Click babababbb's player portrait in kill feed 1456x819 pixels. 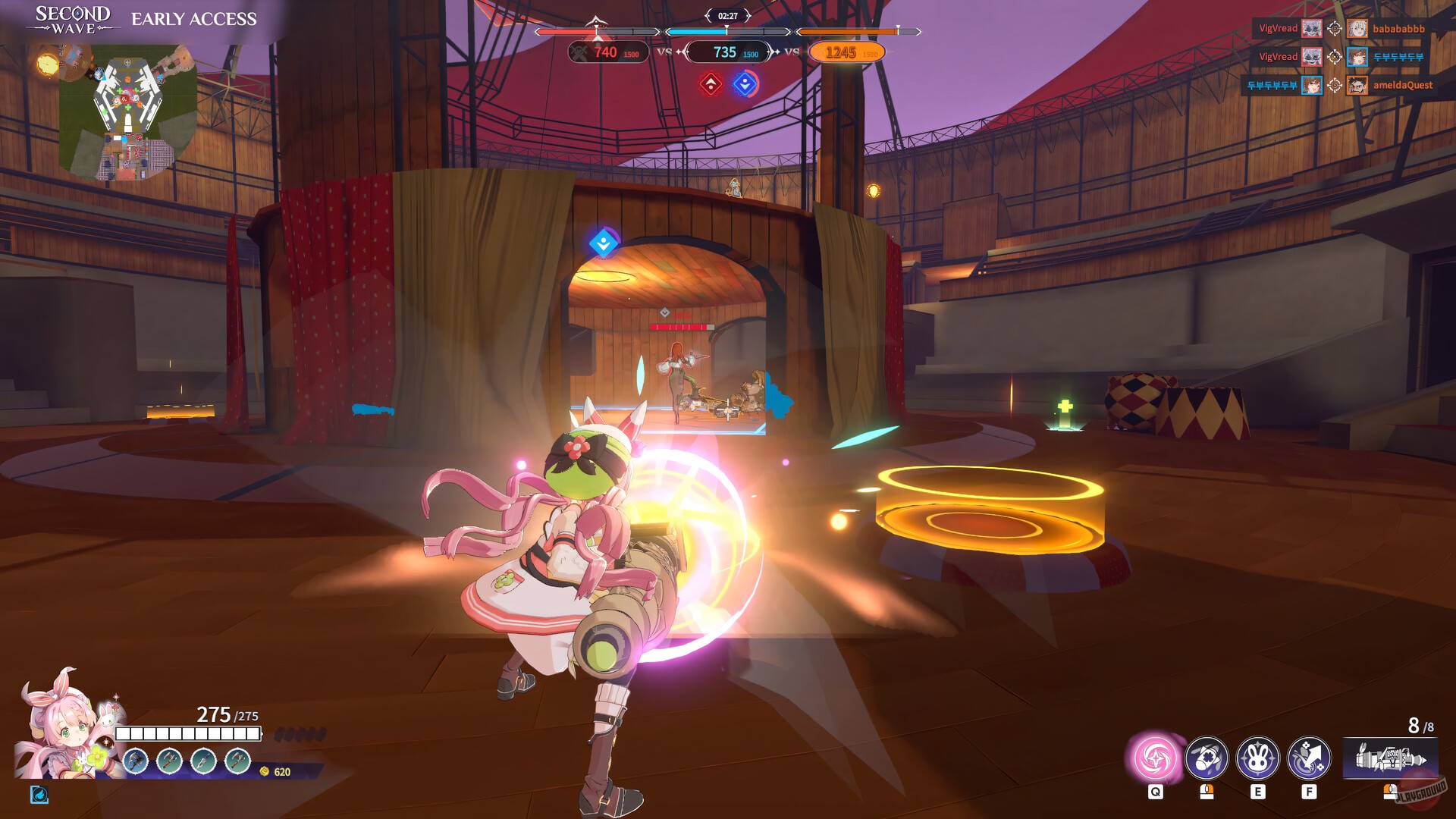coord(1357,29)
